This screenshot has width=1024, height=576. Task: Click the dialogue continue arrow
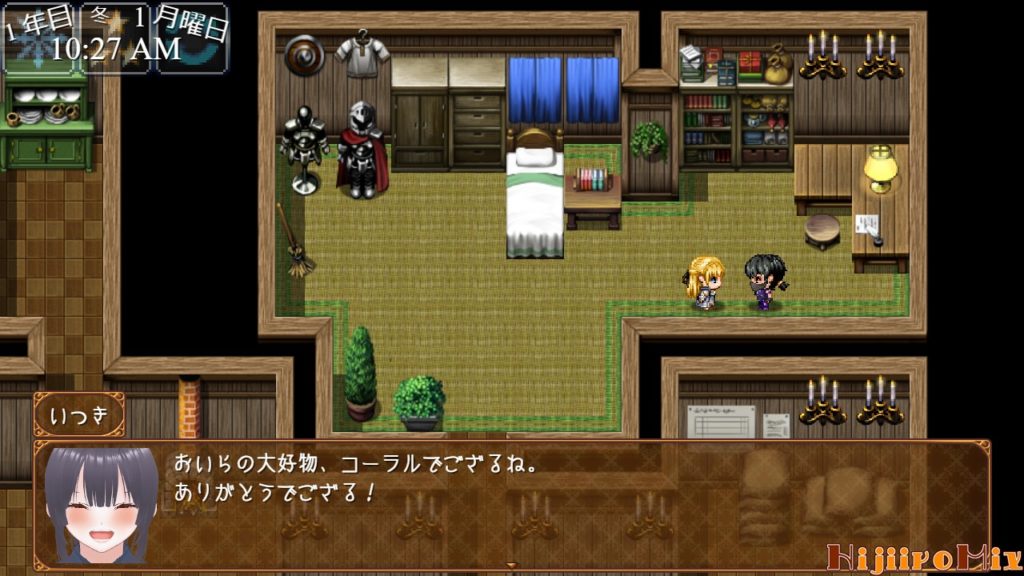coord(512,566)
